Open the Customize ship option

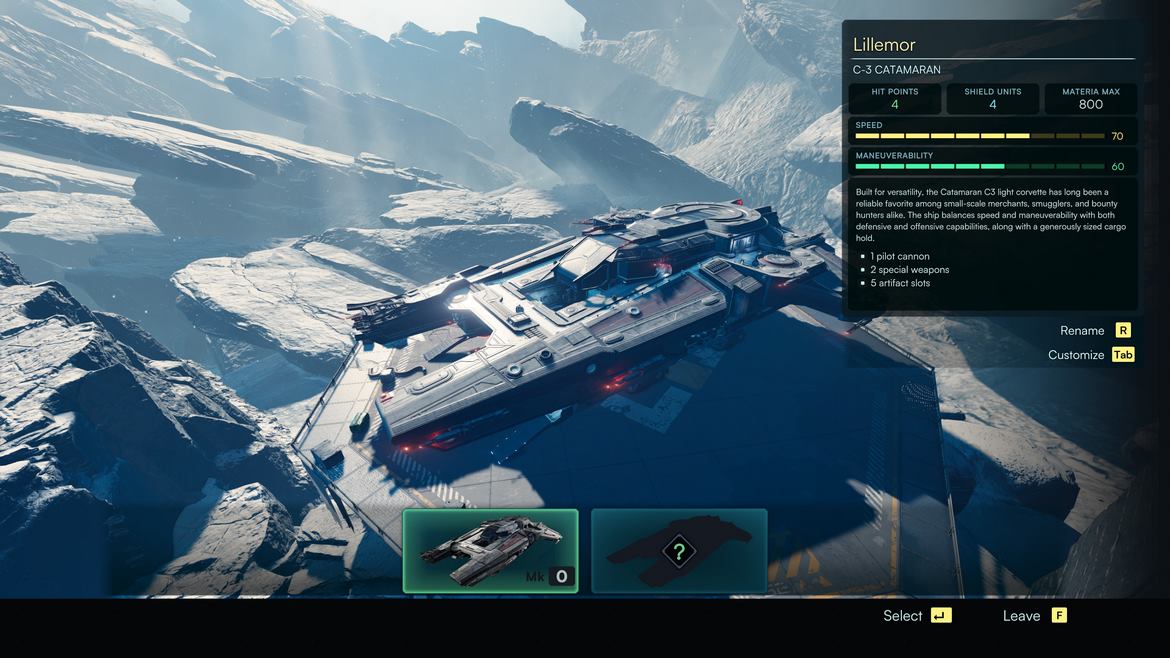[x=1090, y=355]
